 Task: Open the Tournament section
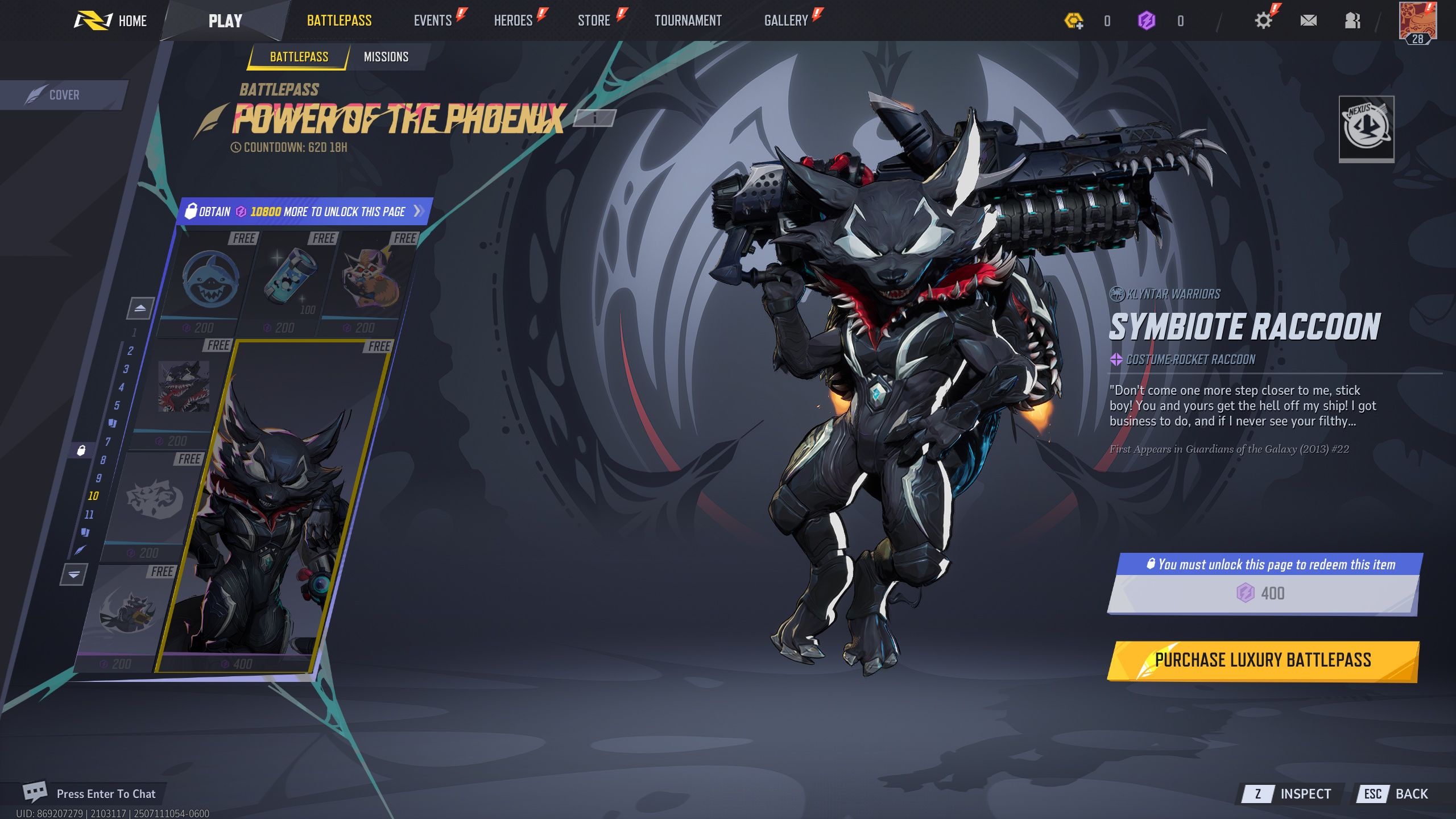pyautogui.click(x=688, y=20)
